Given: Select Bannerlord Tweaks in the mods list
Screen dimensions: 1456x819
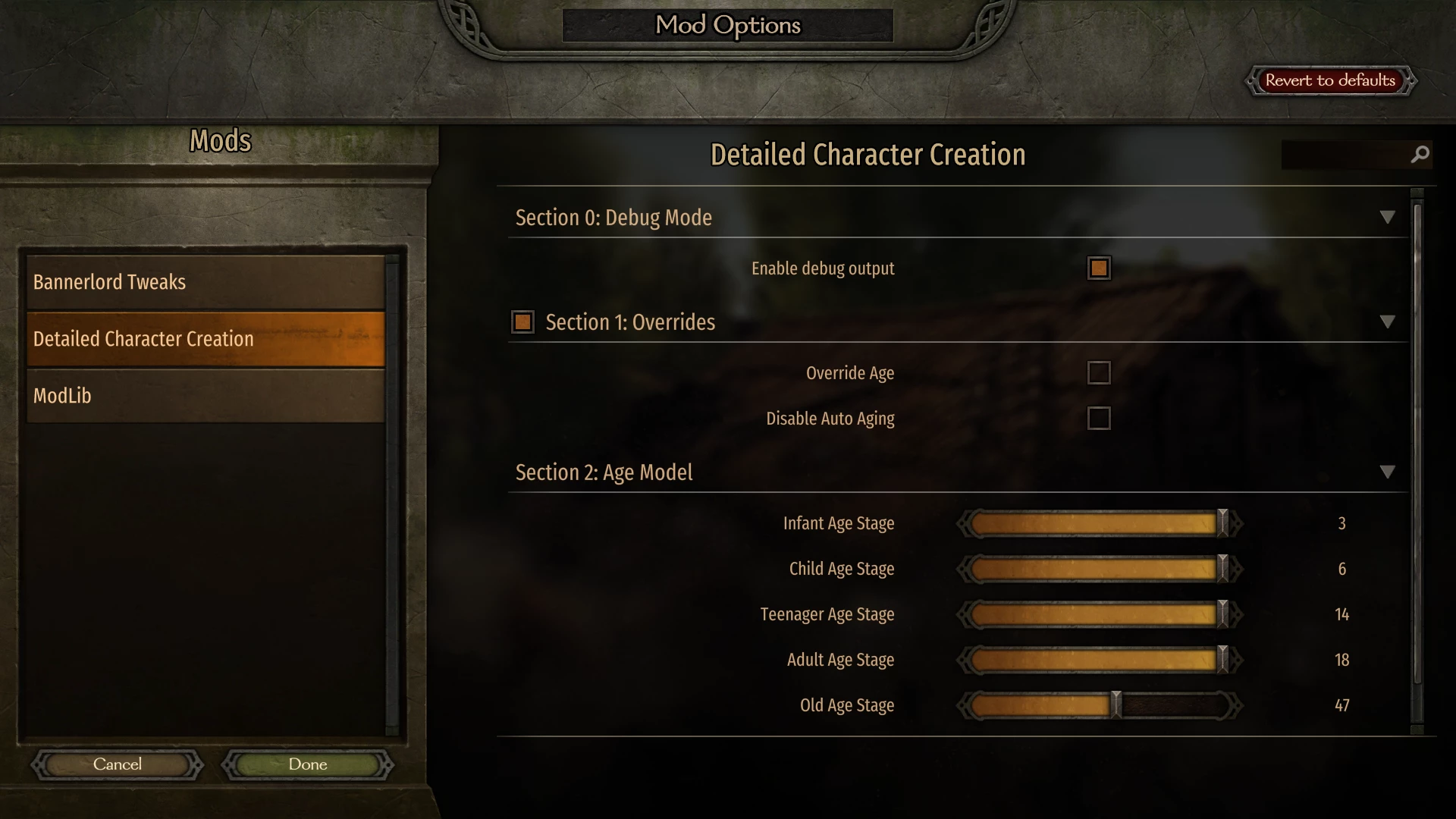Looking at the screenshot, I should (x=205, y=282).
